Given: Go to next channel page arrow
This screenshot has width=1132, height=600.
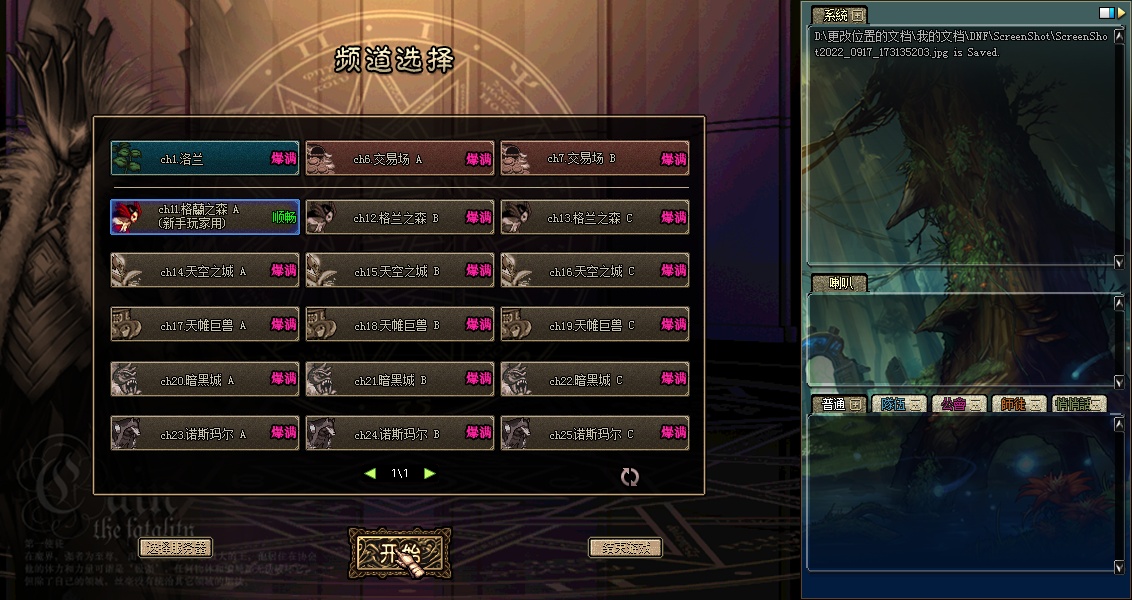Looking at the screenshot, I should (x=430, y=473).
